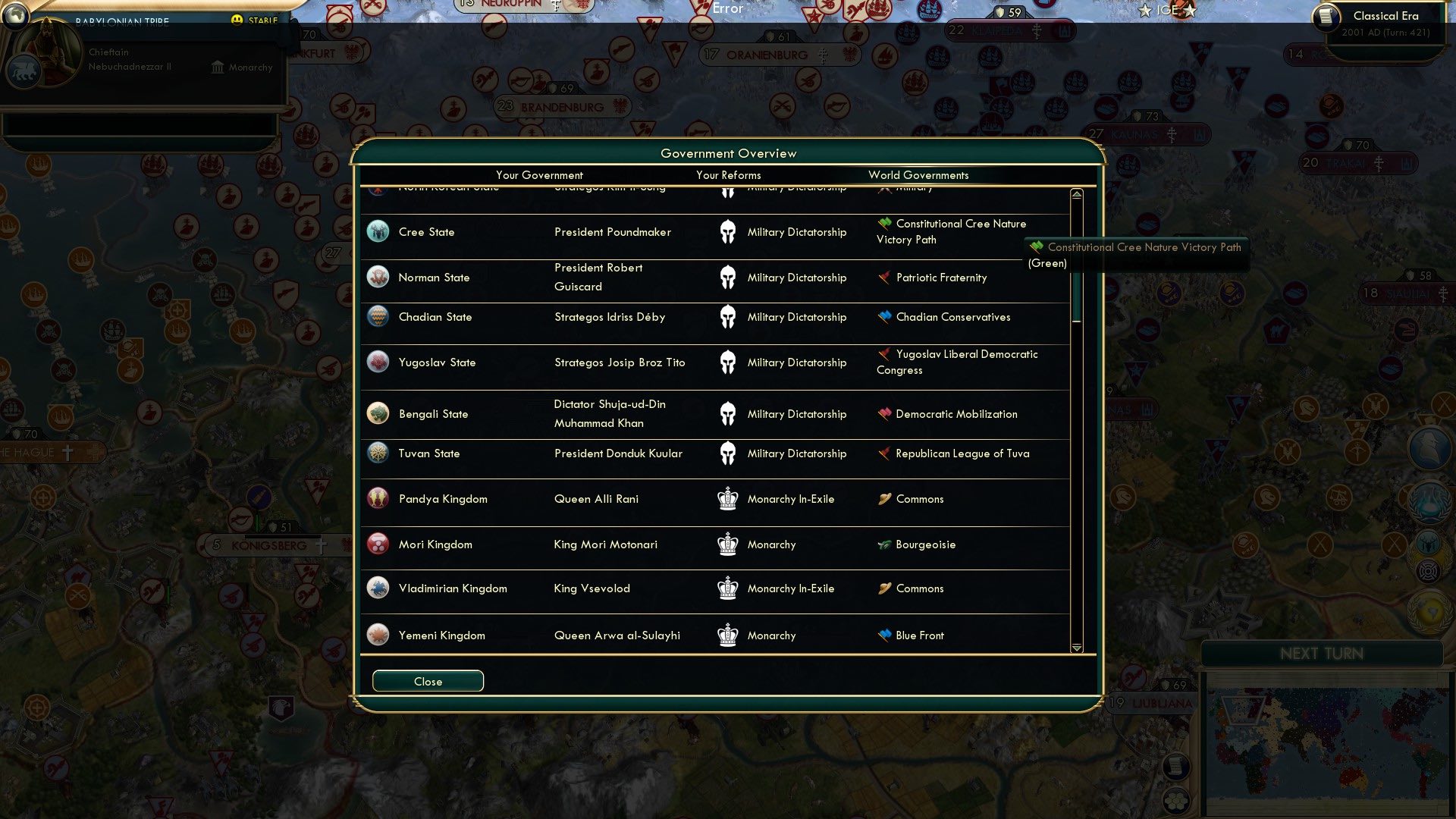Click the Yugoslav State civilization icon
This screenshot has height=819, width=1456.
[378, 362]
